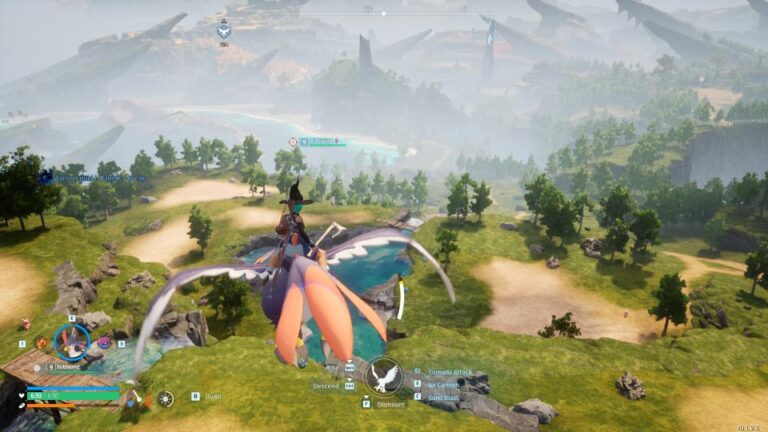Click the round gear icon beside Build
Viewport: 768px width, 432px height.
166,398
